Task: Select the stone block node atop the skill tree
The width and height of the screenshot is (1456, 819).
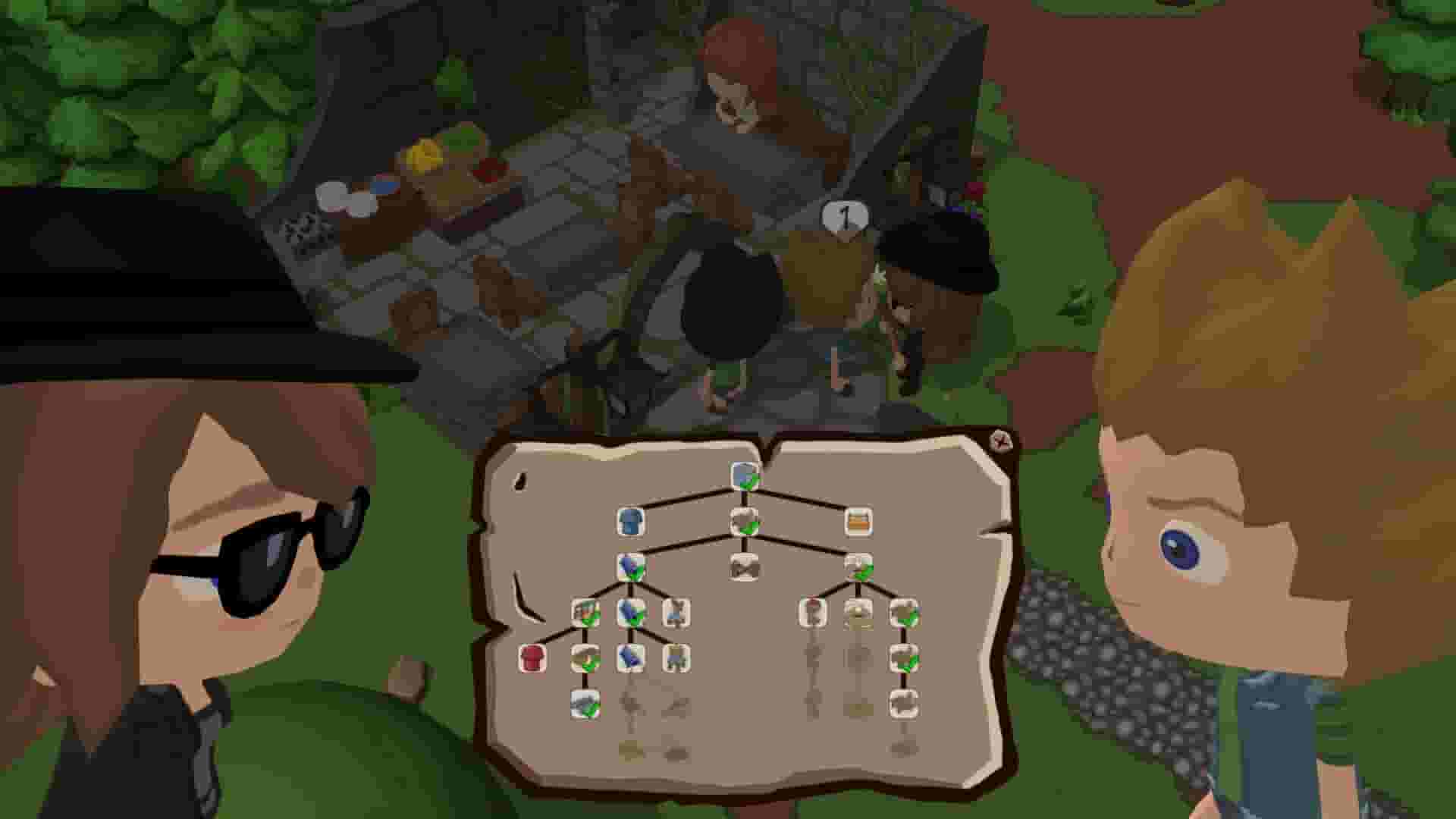Action: click(743, 475)
